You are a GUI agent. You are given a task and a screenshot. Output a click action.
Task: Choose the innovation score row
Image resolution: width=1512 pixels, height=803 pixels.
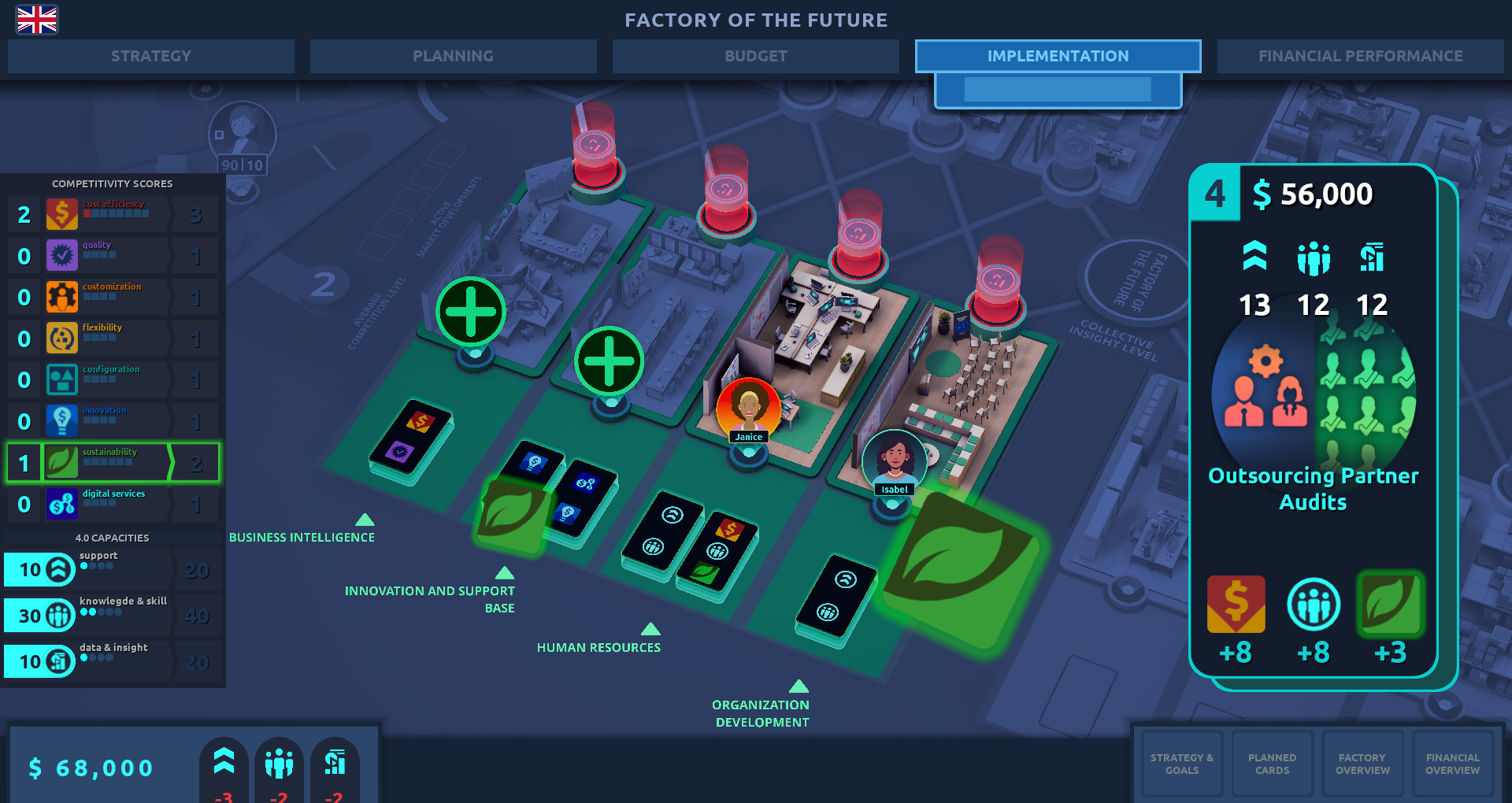113,421
